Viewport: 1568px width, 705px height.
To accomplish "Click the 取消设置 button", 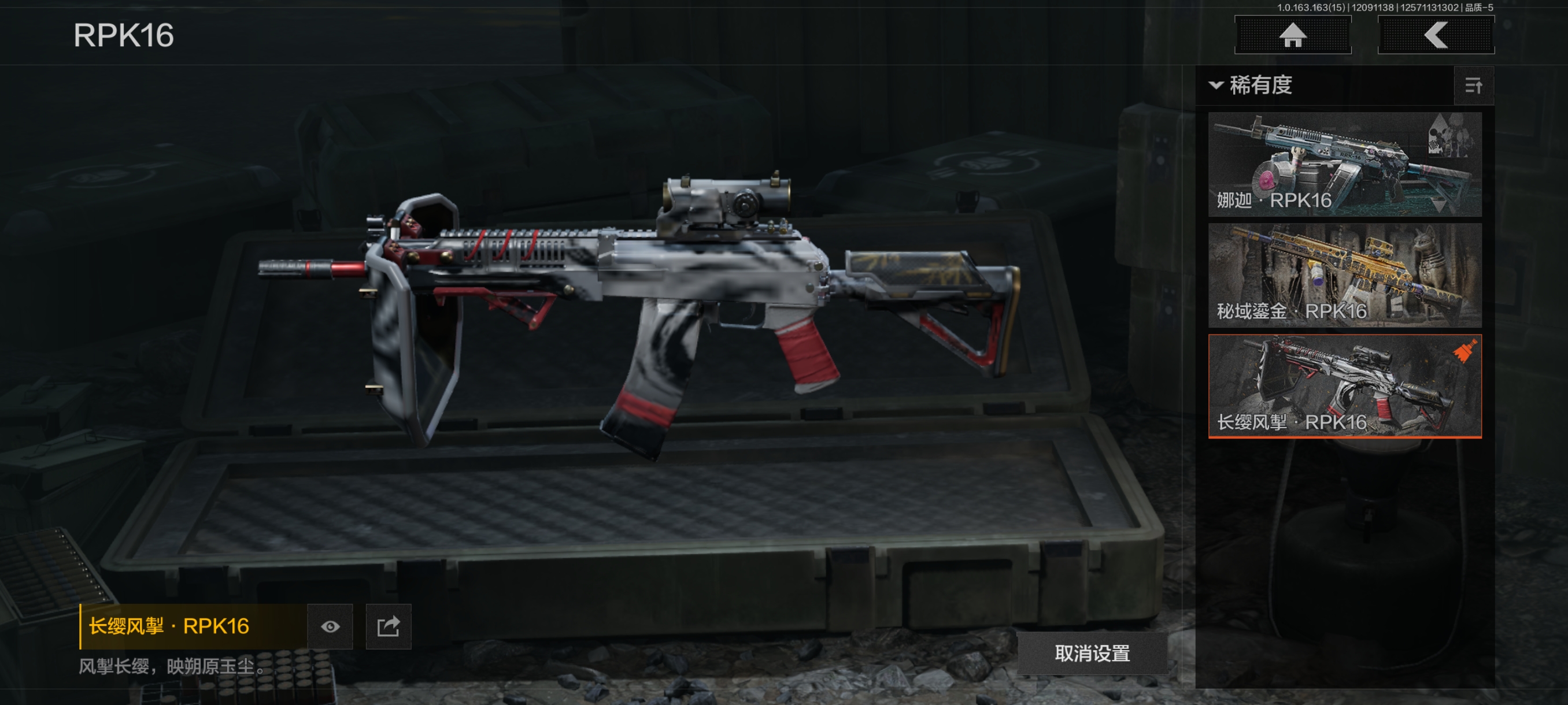I will [1092, 654].
